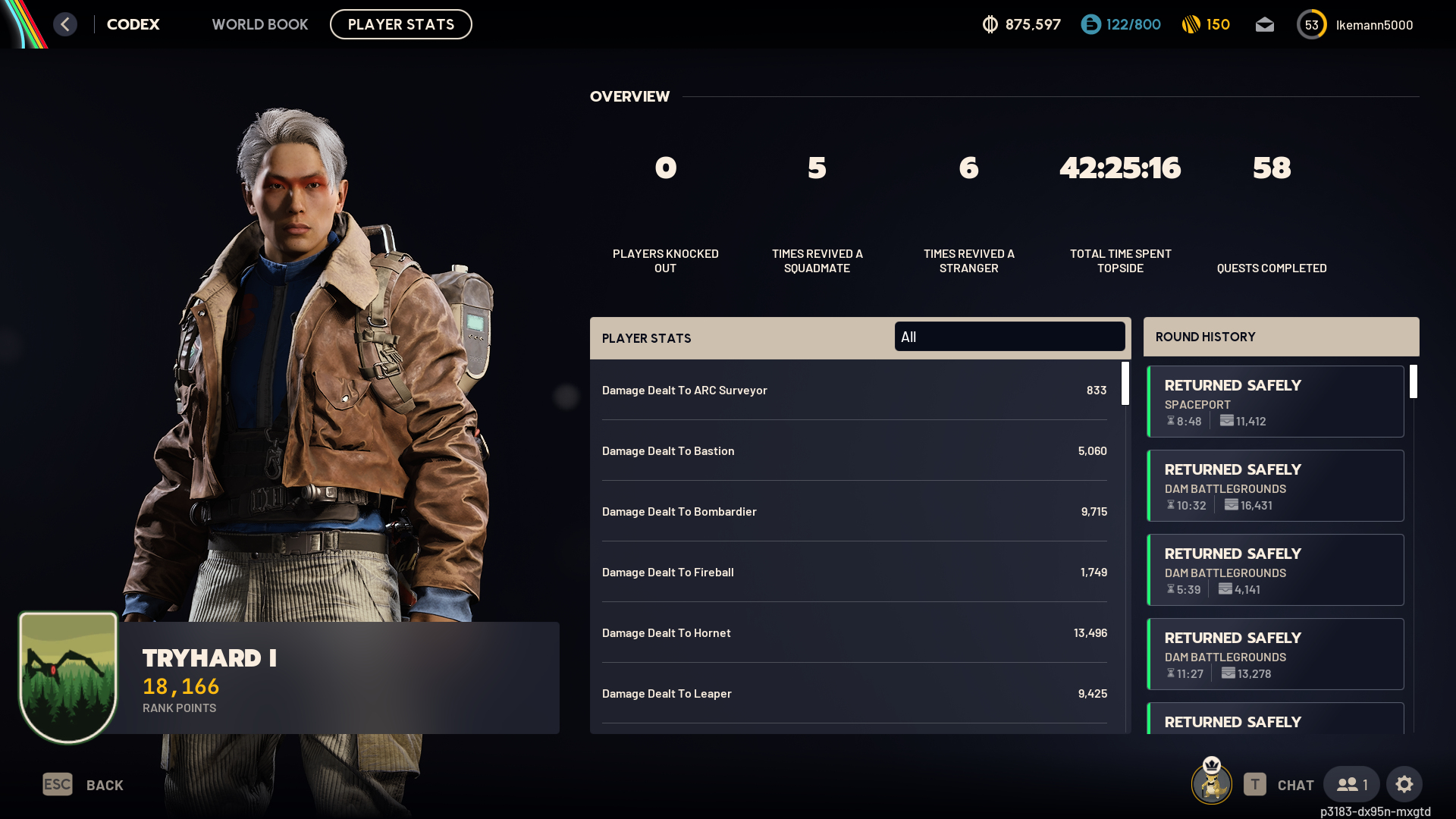Open the settings gear icon
The image size is (1456, 819).
[x=1404, y=784]
